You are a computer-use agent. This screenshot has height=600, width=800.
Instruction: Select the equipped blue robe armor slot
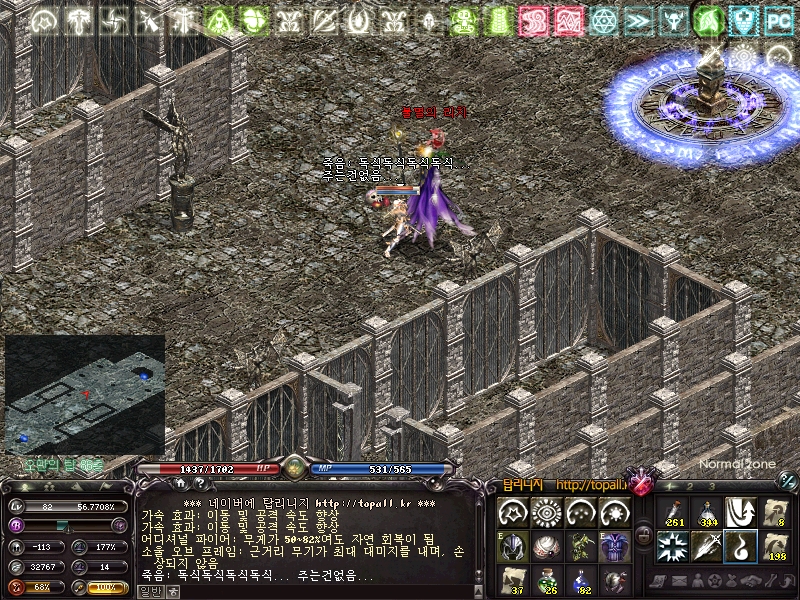pos(614,546)
